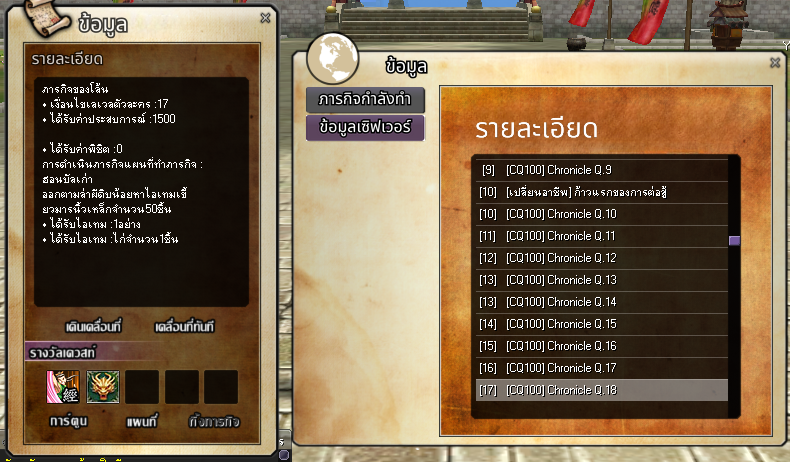Select the Chronicle Q.10 quest entry
The image size is (790, 462).
[600, 214]
